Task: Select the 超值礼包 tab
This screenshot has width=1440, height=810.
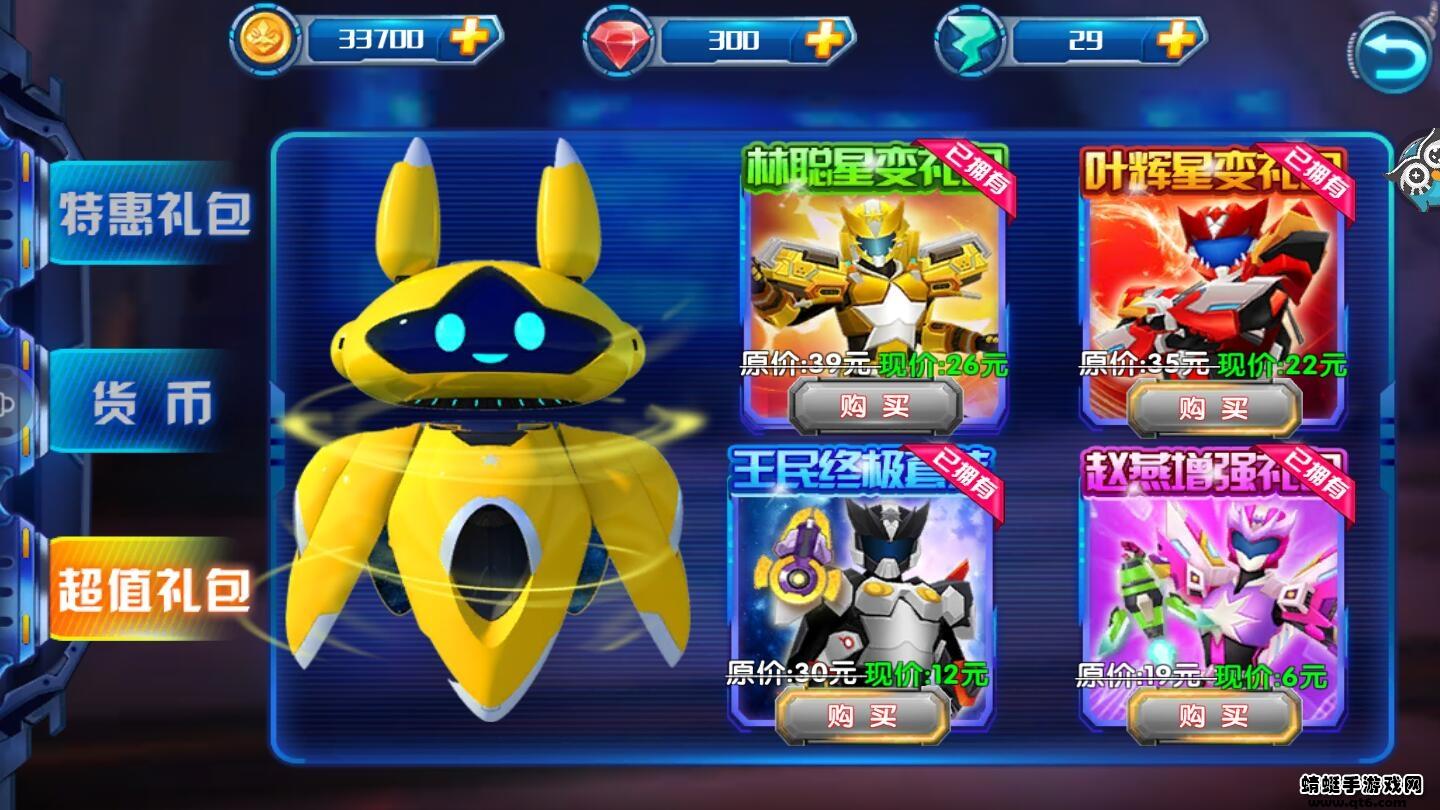Action: pos(153,590)
